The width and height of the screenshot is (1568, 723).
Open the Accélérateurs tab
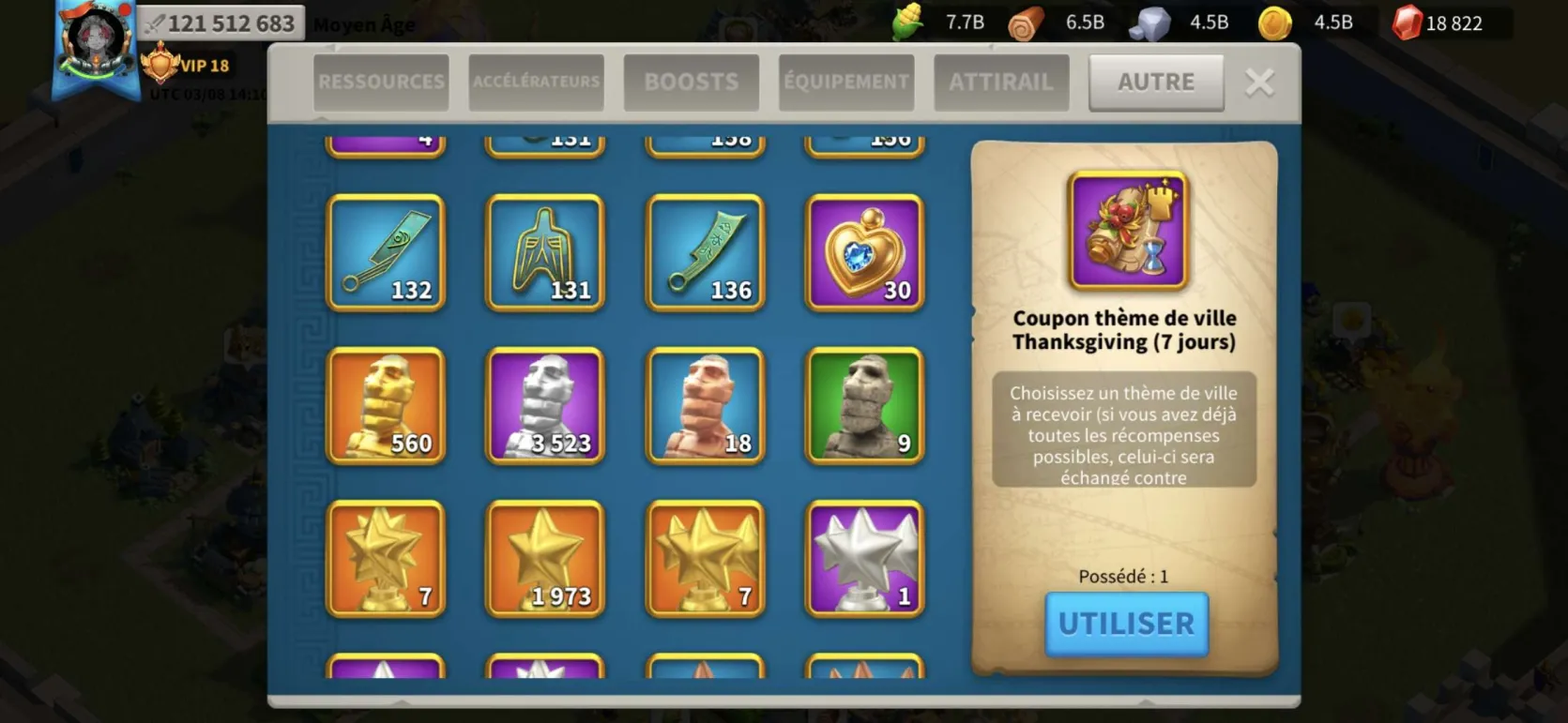536,83
